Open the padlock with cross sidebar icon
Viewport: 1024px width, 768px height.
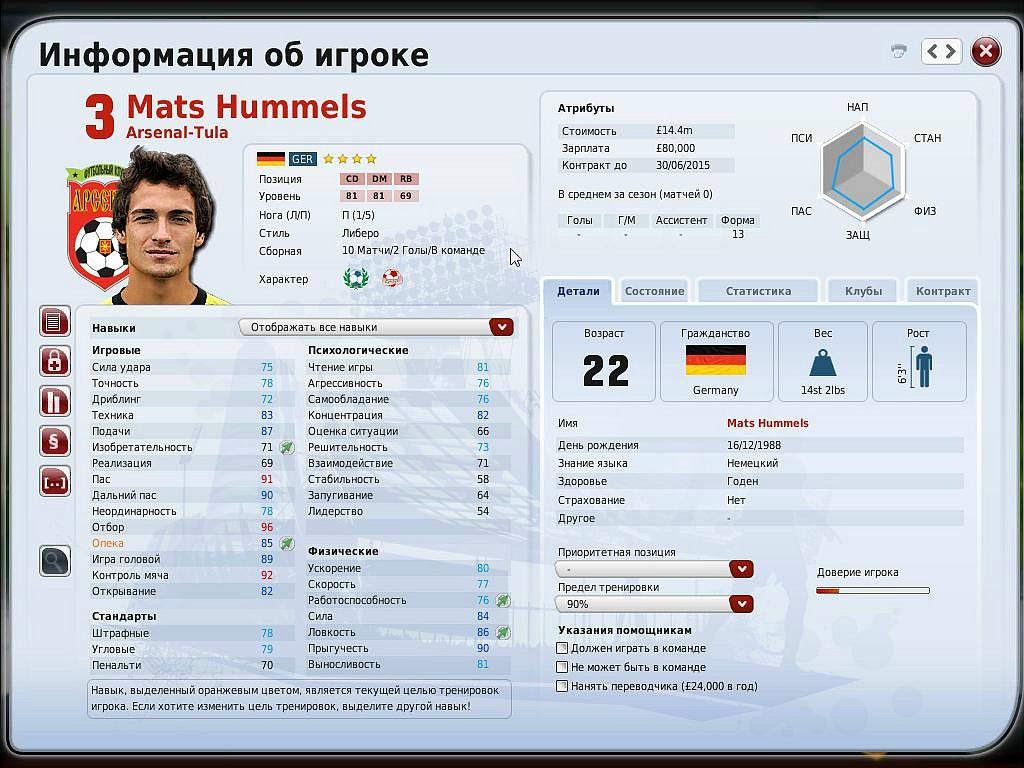(55, 361)
